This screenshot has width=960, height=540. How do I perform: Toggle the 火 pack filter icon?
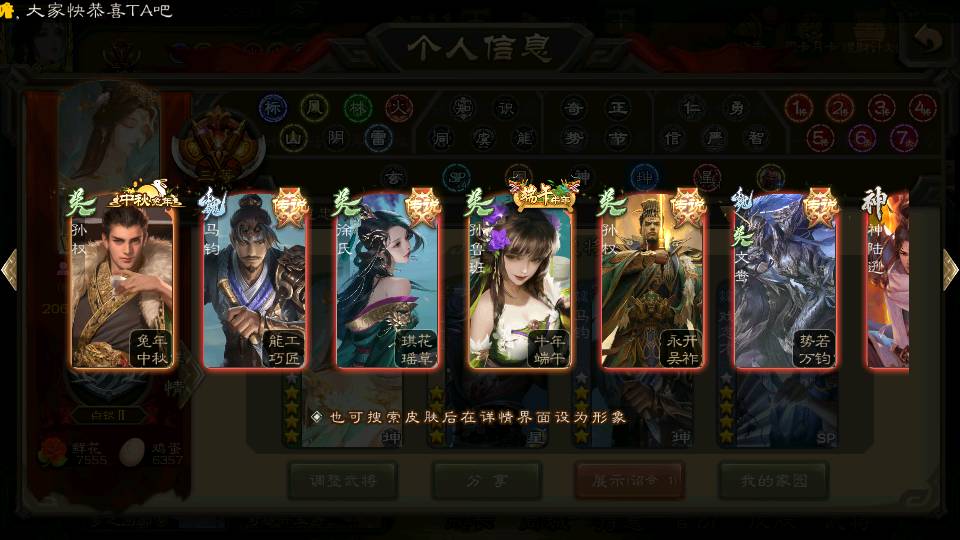click(399, 107)
